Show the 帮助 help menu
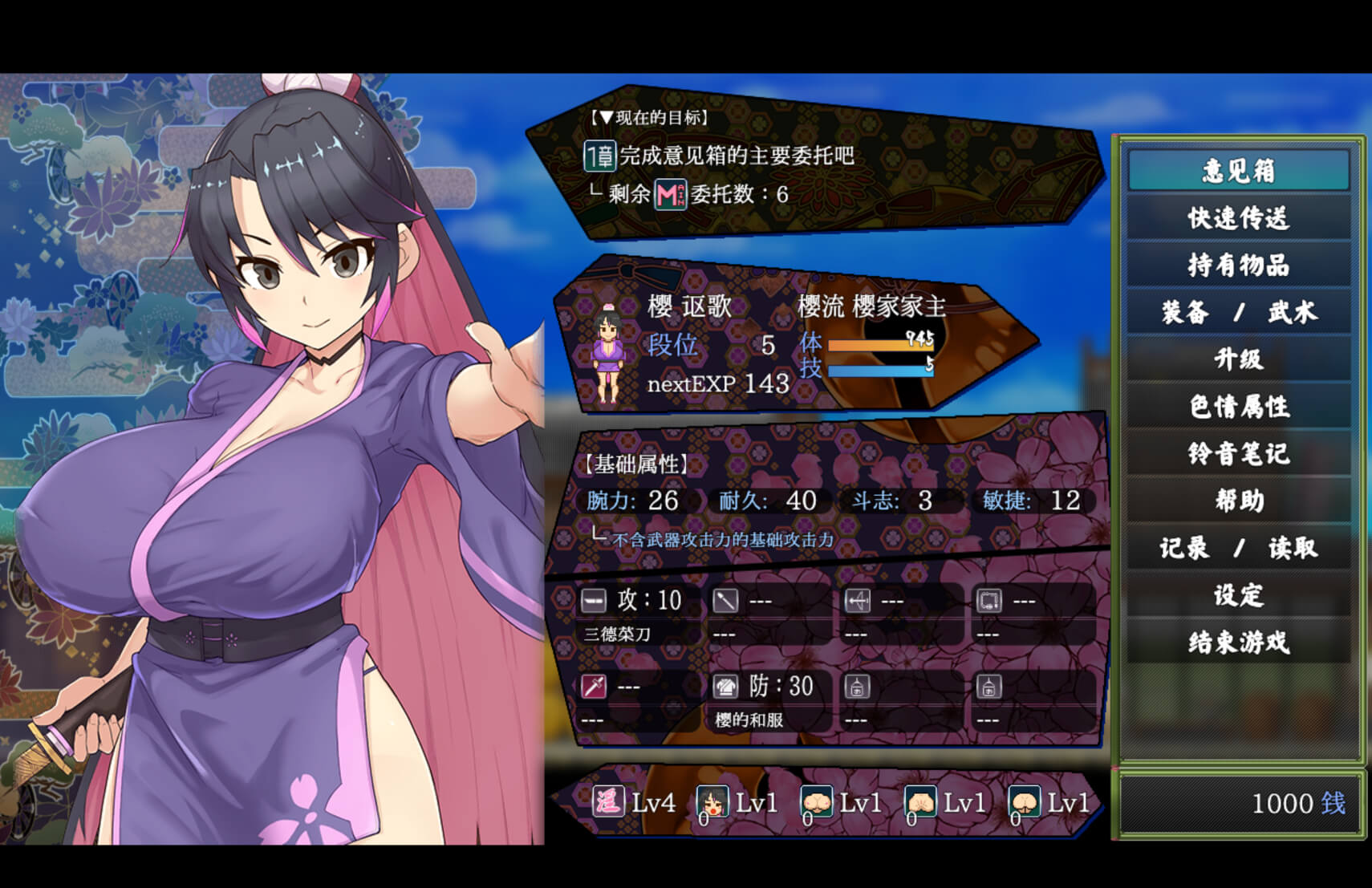The height and width of the screenshot is (888, 1372). point(1238,501)
